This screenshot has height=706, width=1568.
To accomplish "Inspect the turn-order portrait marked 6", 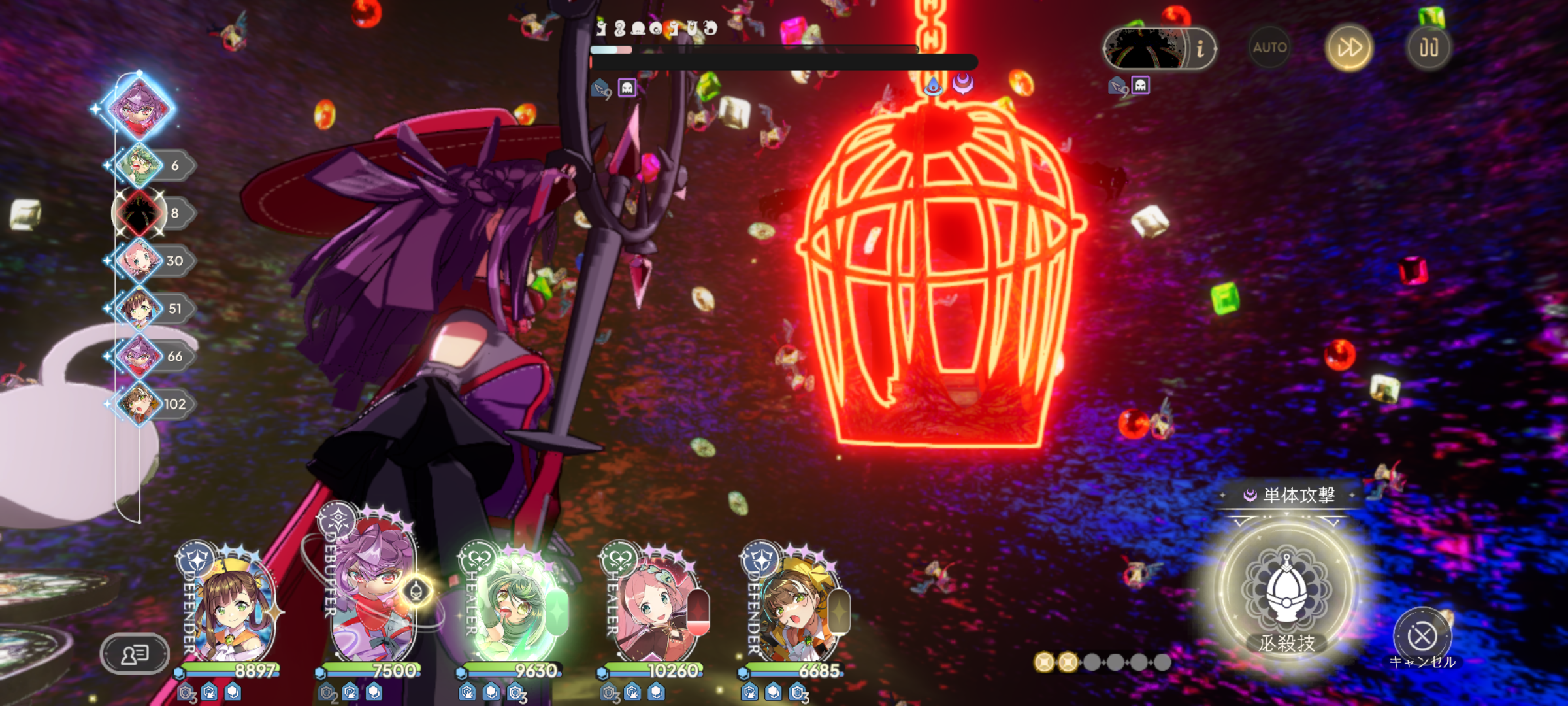I will pyautogui.click(x=140, y=165).
